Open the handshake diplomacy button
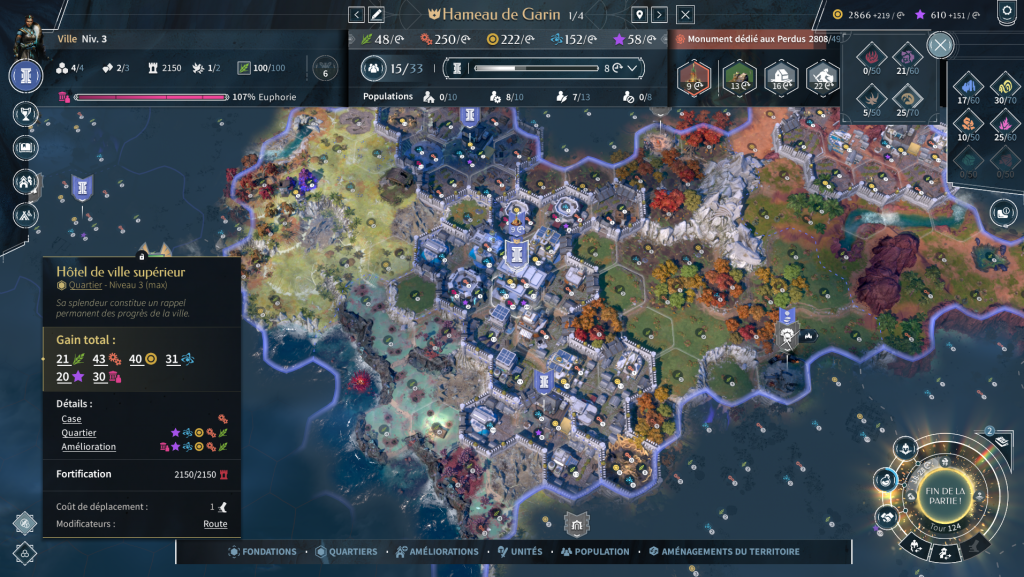 click(x=885, y=517)
